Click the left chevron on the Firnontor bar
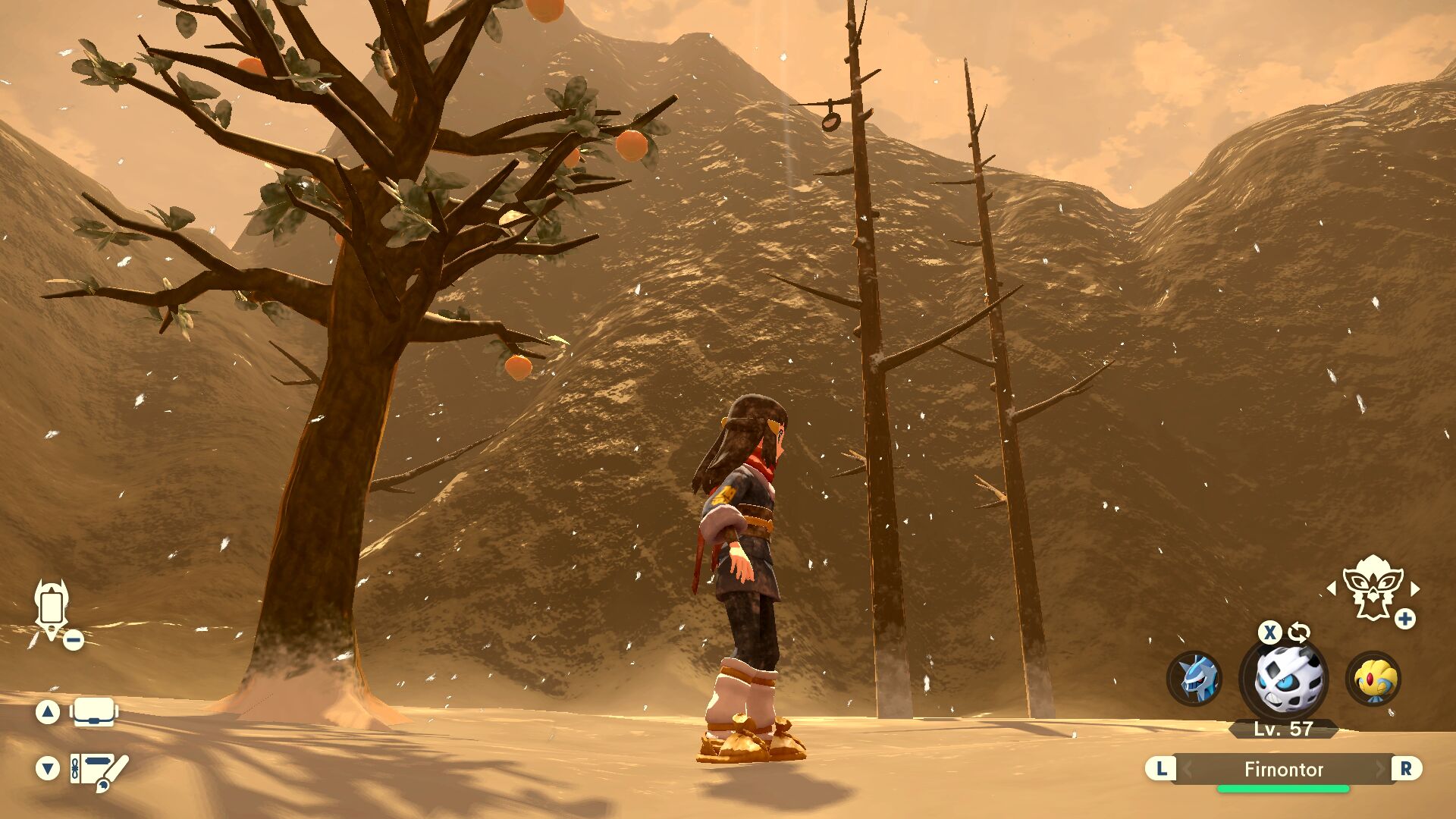The image size is (1456, 819). pos(1188,770)
